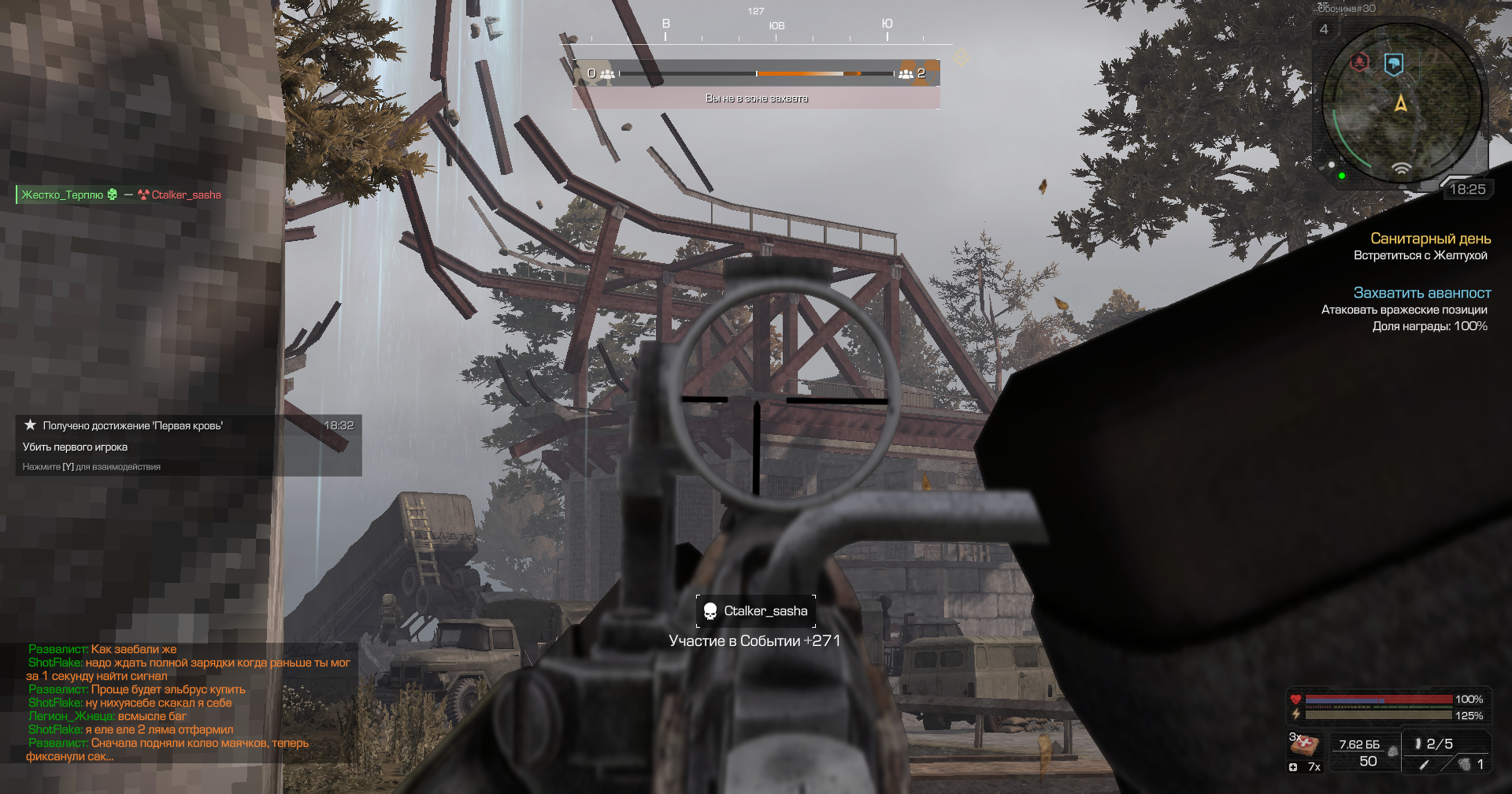Click the grenade icon in the weapon panel
1512x794 pixels.
(1464, 764)
